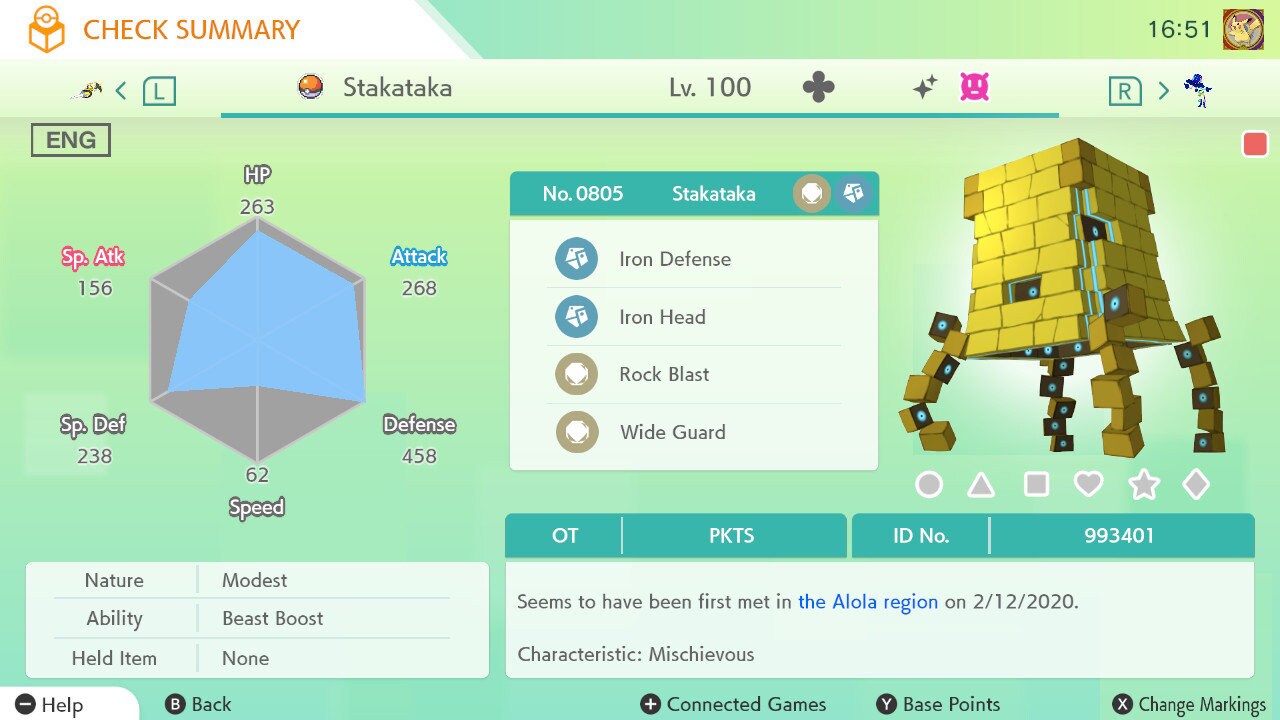The height and width of the screenshot is (720, 1280).
Task: Toggle the square marking
Action: coord(1036,485)
